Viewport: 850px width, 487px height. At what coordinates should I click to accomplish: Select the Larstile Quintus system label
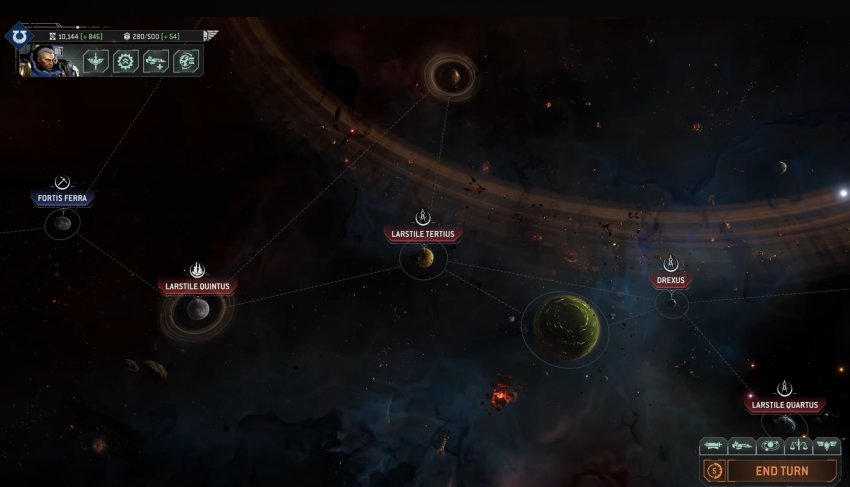pos(198,287)
